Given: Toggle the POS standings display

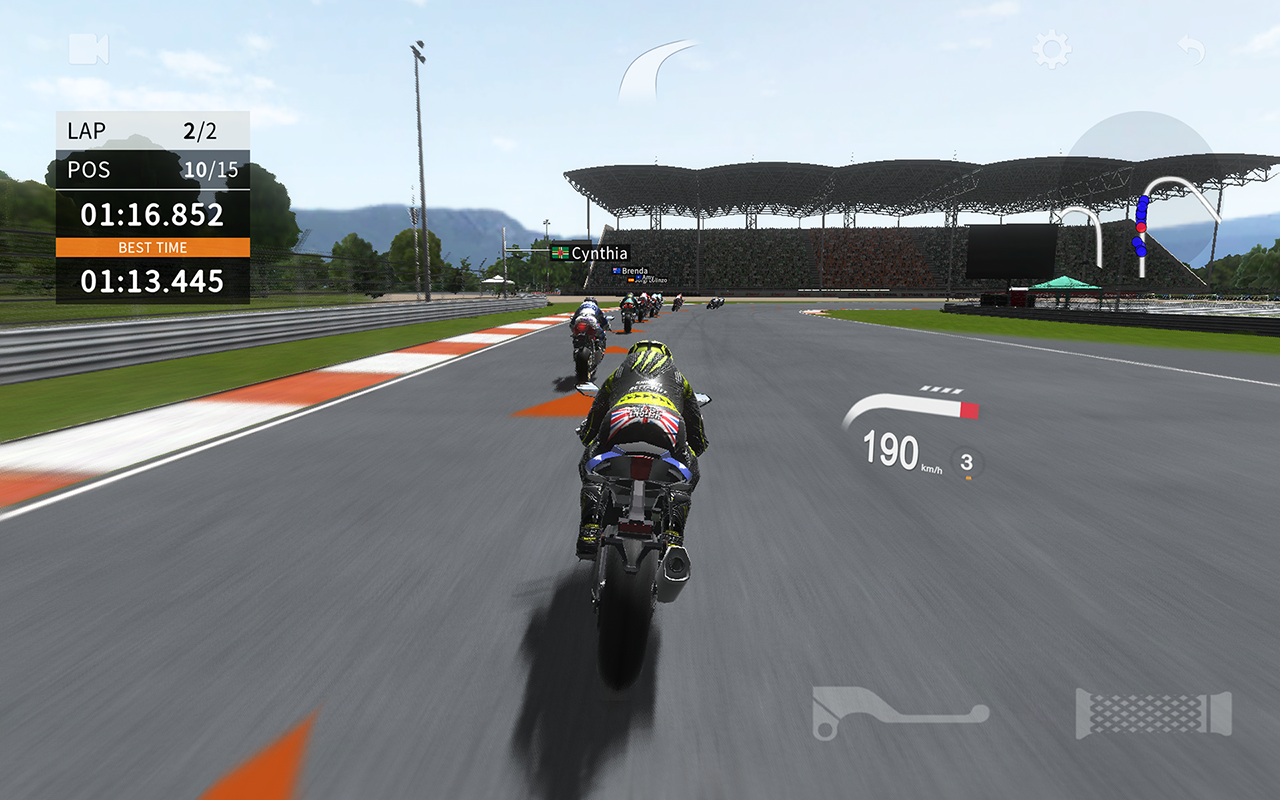Looking at the screenshot, I should 150,169.
